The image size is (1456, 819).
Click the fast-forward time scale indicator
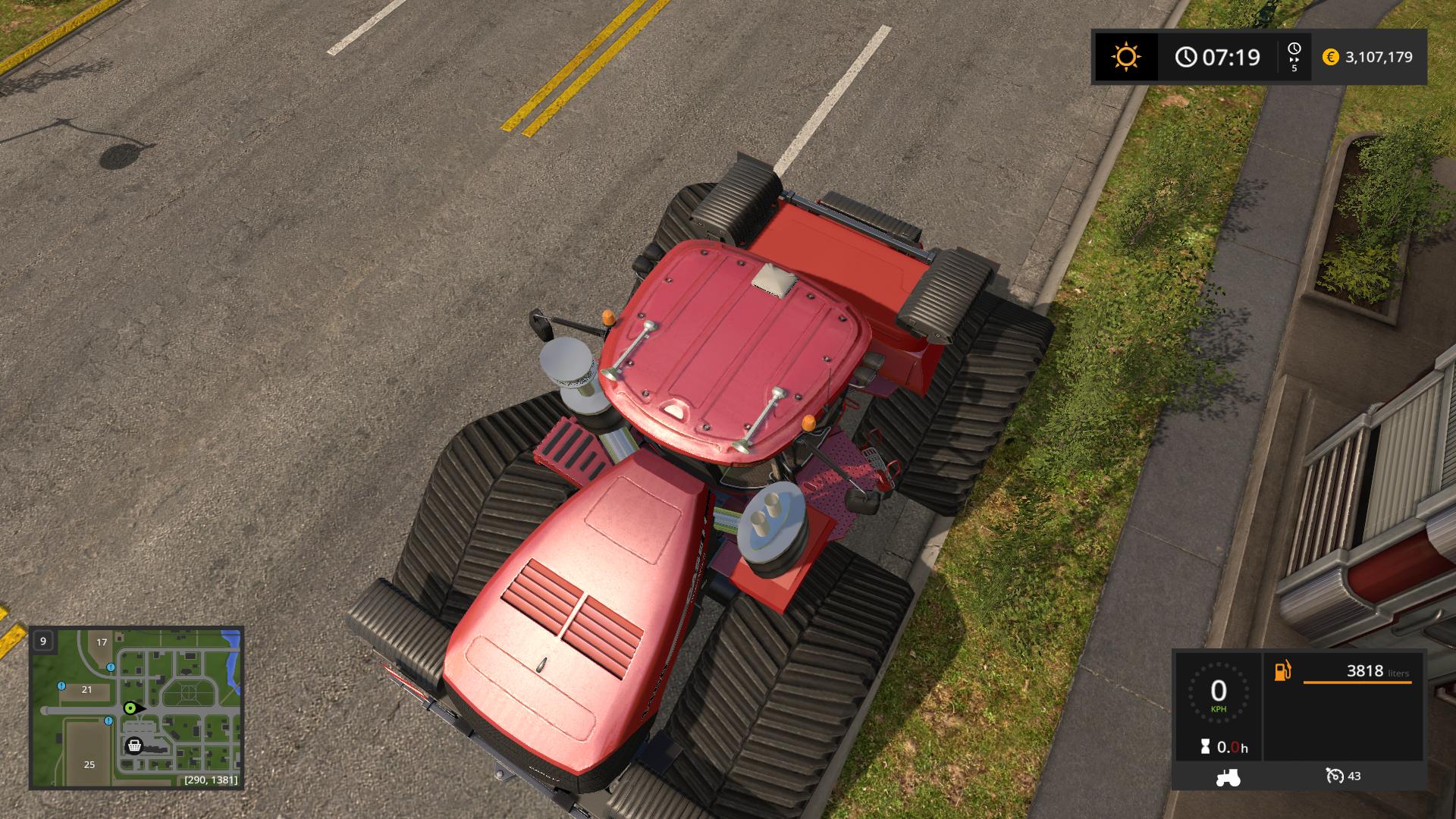1294,57
